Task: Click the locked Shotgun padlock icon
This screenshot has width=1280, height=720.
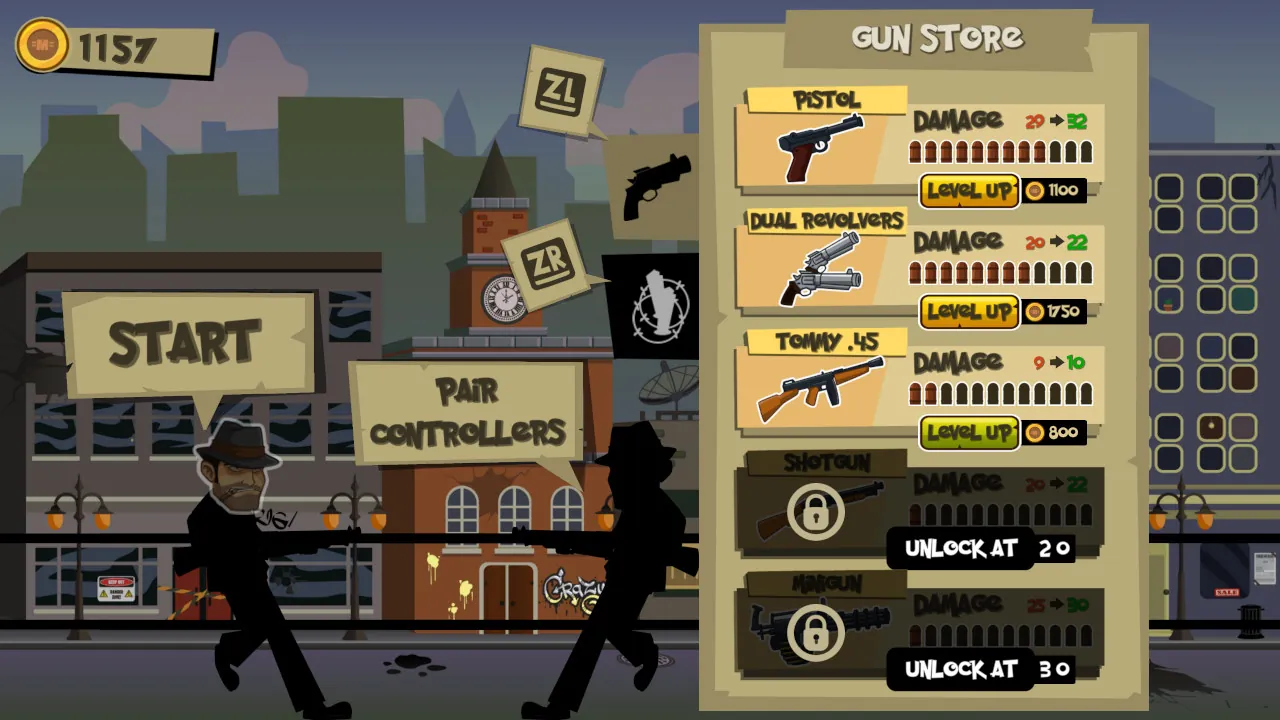Action: (818, 511)
